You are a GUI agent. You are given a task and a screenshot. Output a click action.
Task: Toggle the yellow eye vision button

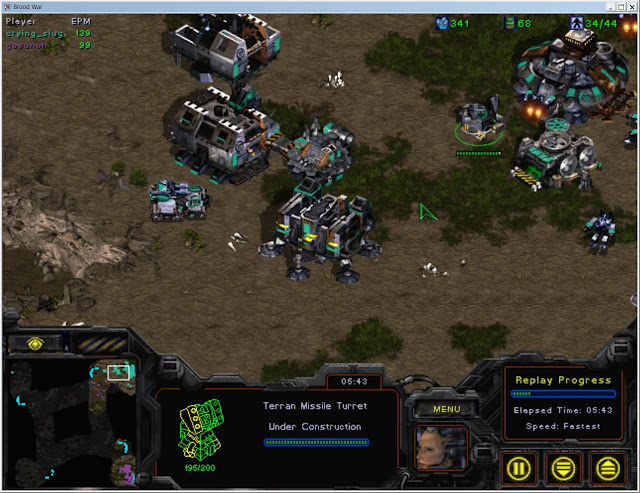point(36,343)
